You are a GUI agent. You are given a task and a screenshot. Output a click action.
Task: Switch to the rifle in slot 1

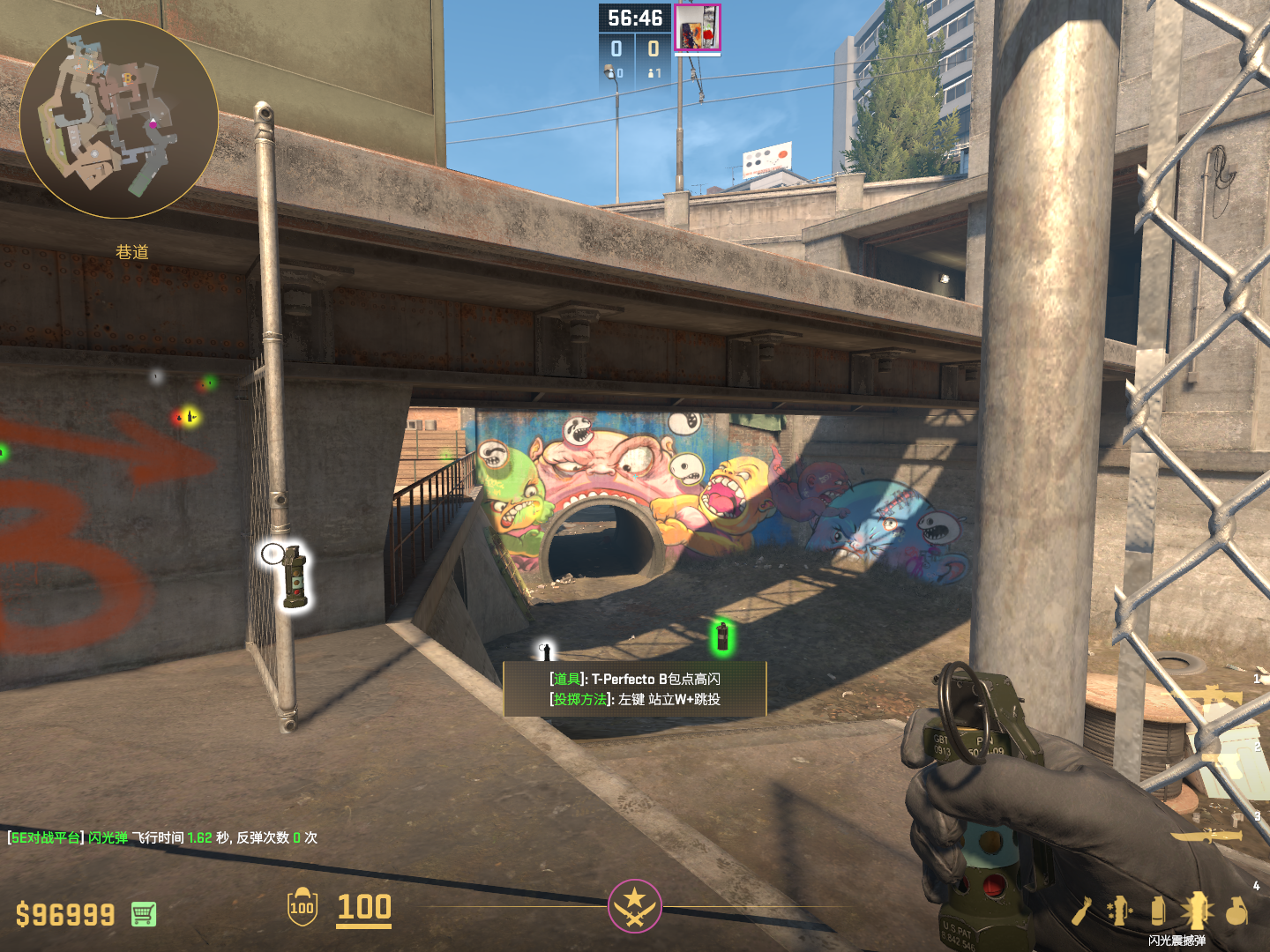[x=1213, y=699]
